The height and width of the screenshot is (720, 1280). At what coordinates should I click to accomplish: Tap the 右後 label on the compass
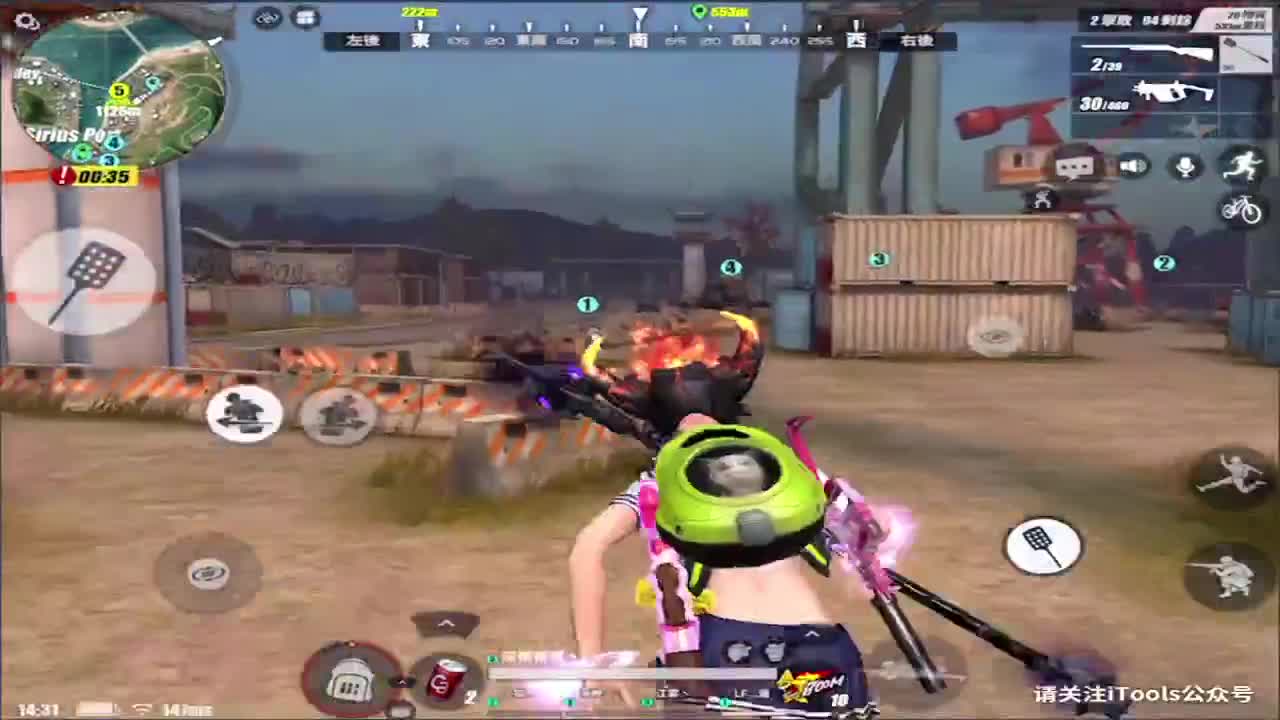(x=918, y=42)
